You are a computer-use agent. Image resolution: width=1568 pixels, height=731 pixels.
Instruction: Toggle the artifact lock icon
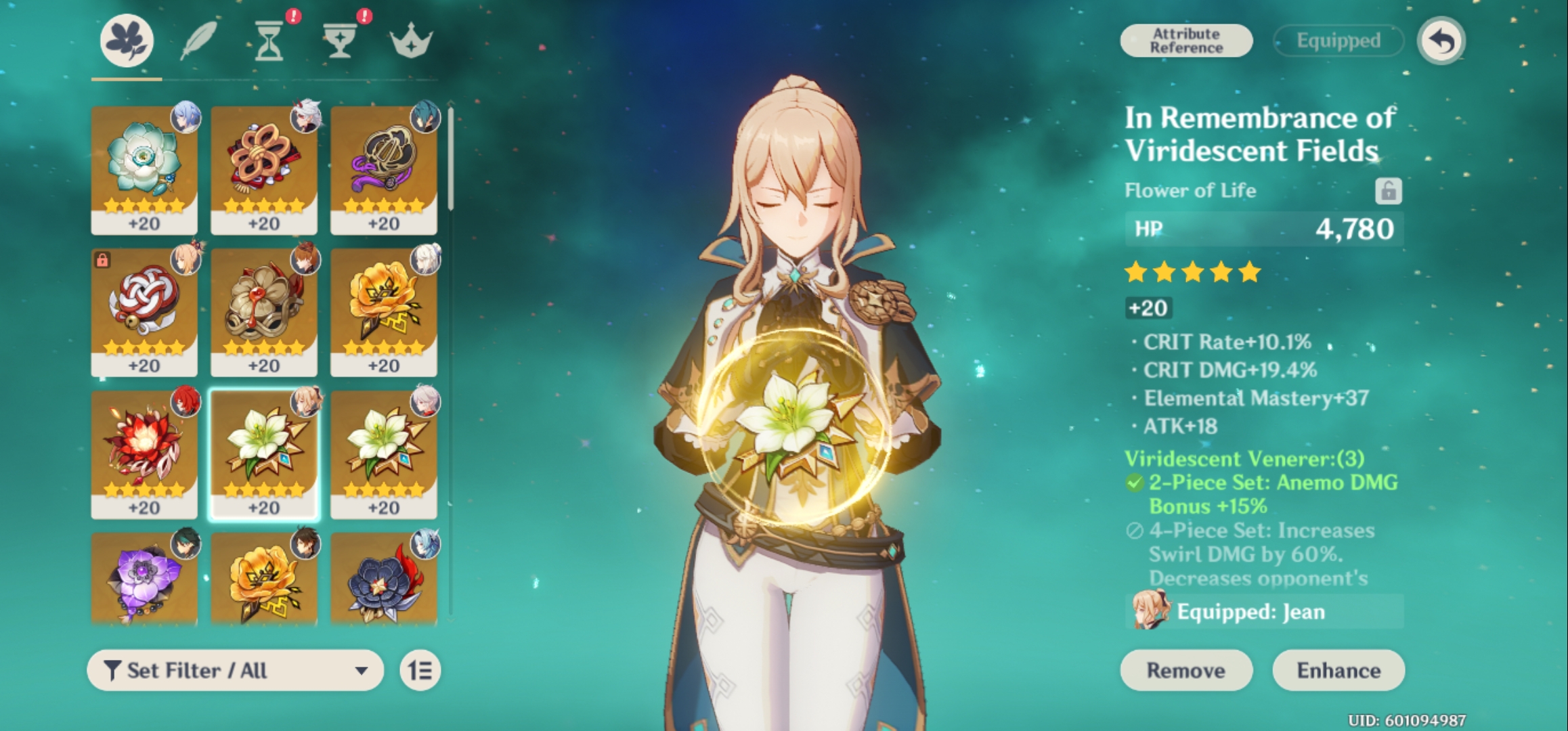[x=1388, y=191]
